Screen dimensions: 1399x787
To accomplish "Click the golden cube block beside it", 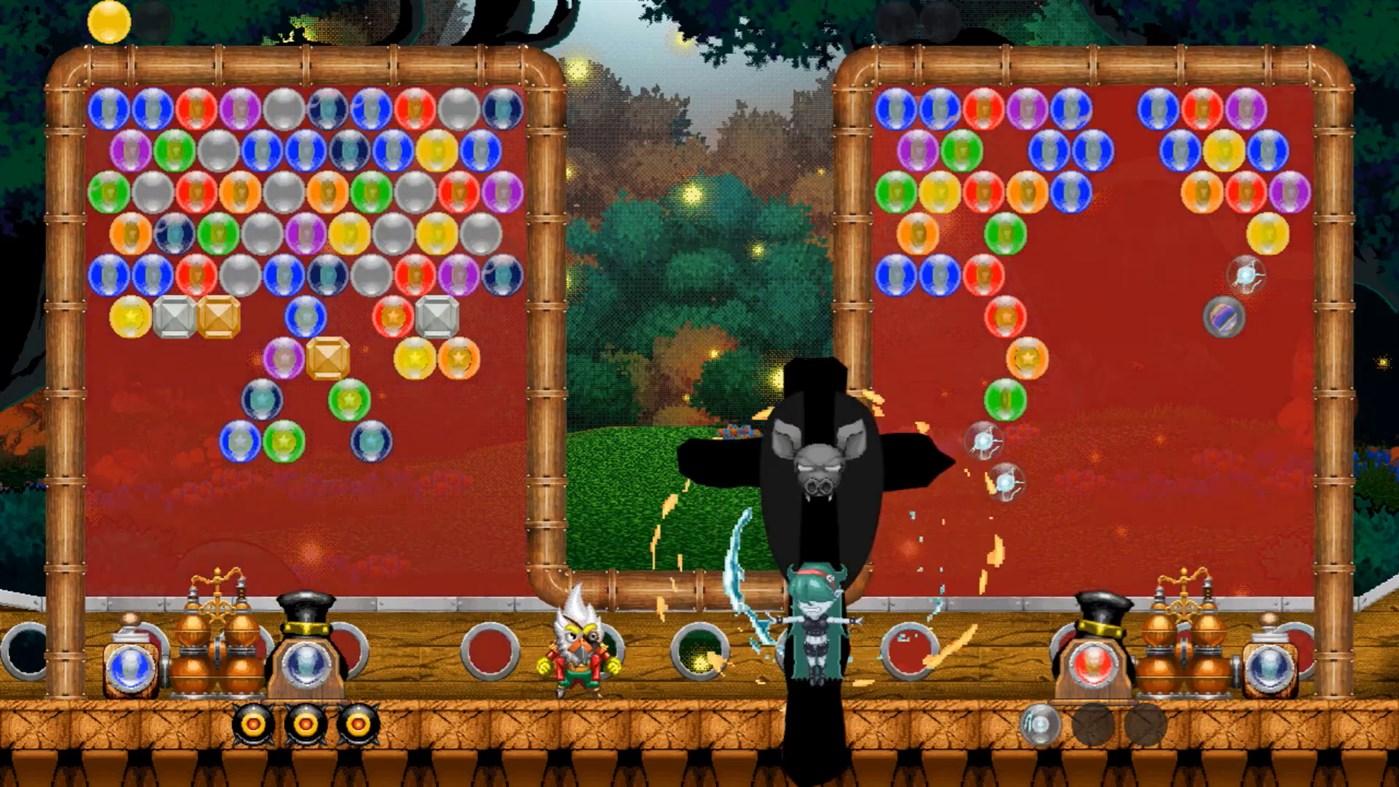I will point(218,315).
